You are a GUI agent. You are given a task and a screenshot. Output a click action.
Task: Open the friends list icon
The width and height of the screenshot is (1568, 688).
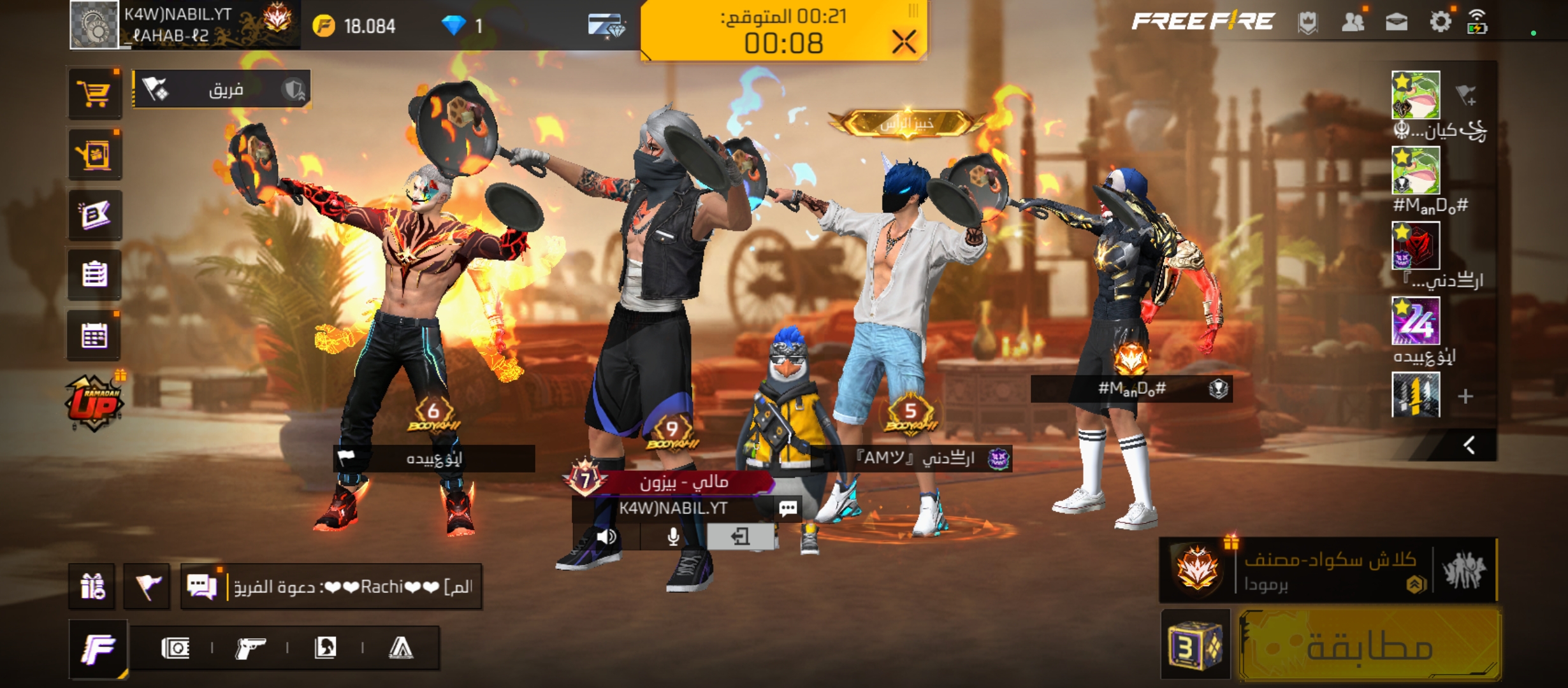click(1353, 22)
